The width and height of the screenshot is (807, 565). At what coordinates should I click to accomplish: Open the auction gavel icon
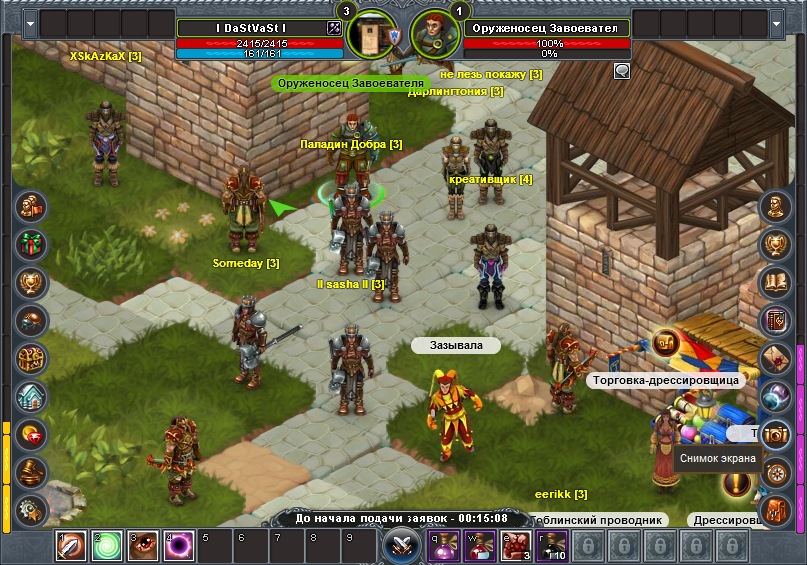pyautogui.click(x=33, y=472)
